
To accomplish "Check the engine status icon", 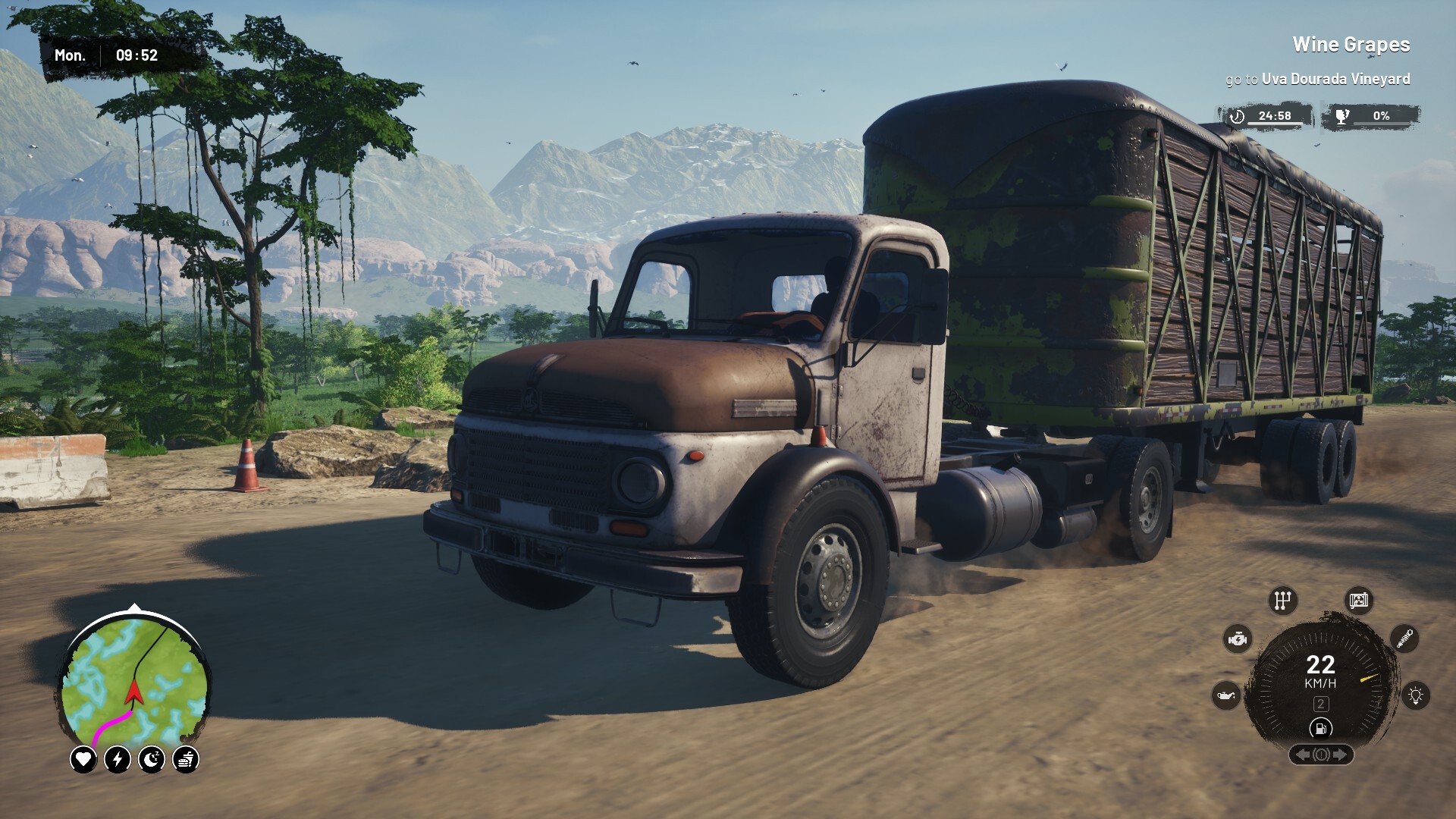I will pos(1237,639).
